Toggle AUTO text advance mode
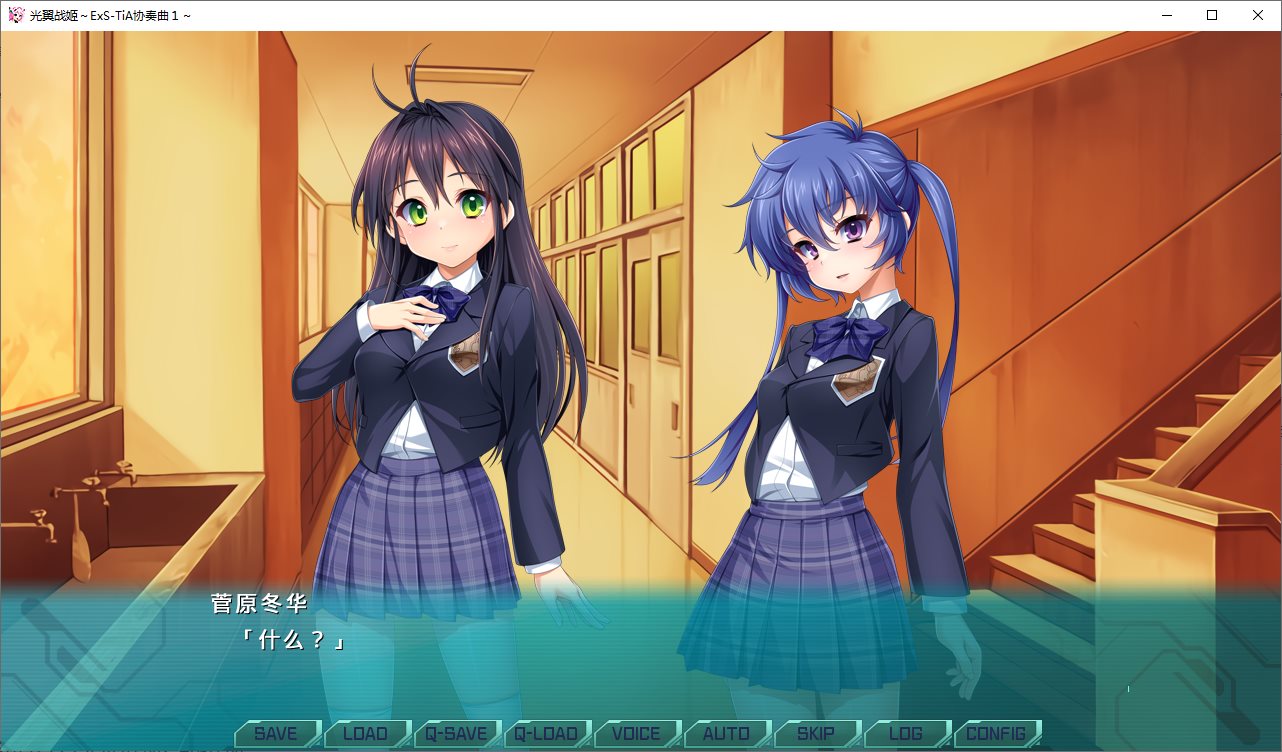This screenshot has height=752, width=1282. pyautogui.click(x=726, y=733)
